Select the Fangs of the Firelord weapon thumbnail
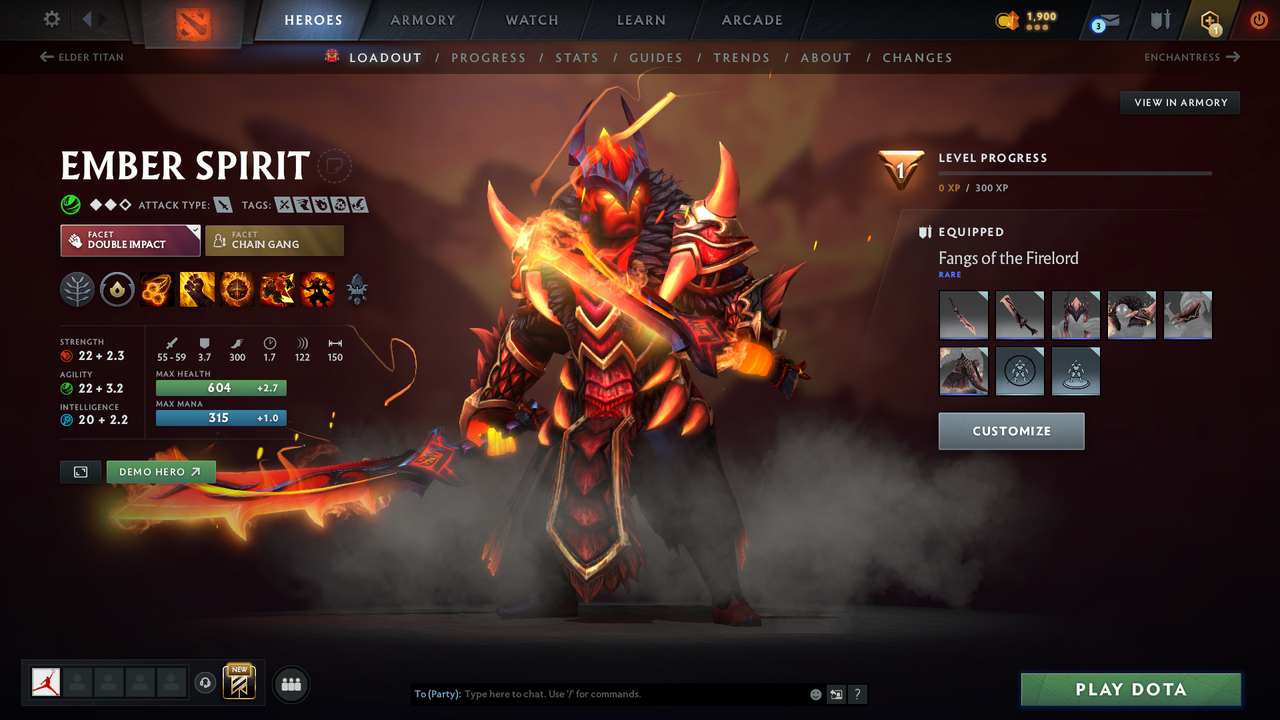 [963, 315]
